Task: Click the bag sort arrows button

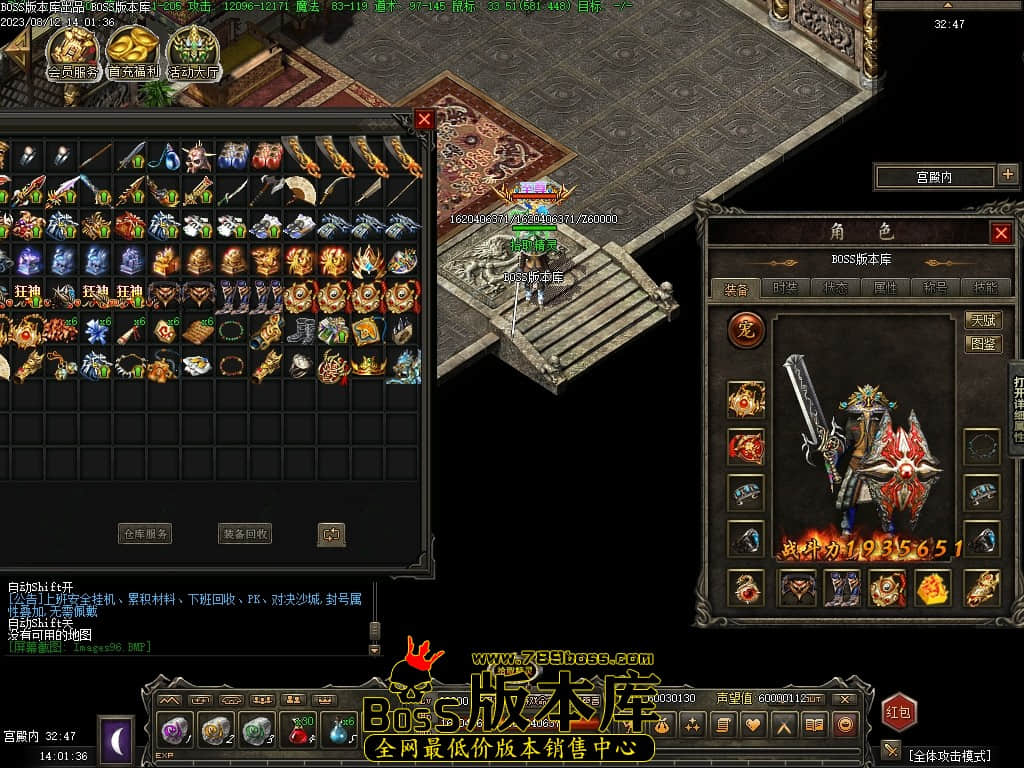Action: (331, 534)
